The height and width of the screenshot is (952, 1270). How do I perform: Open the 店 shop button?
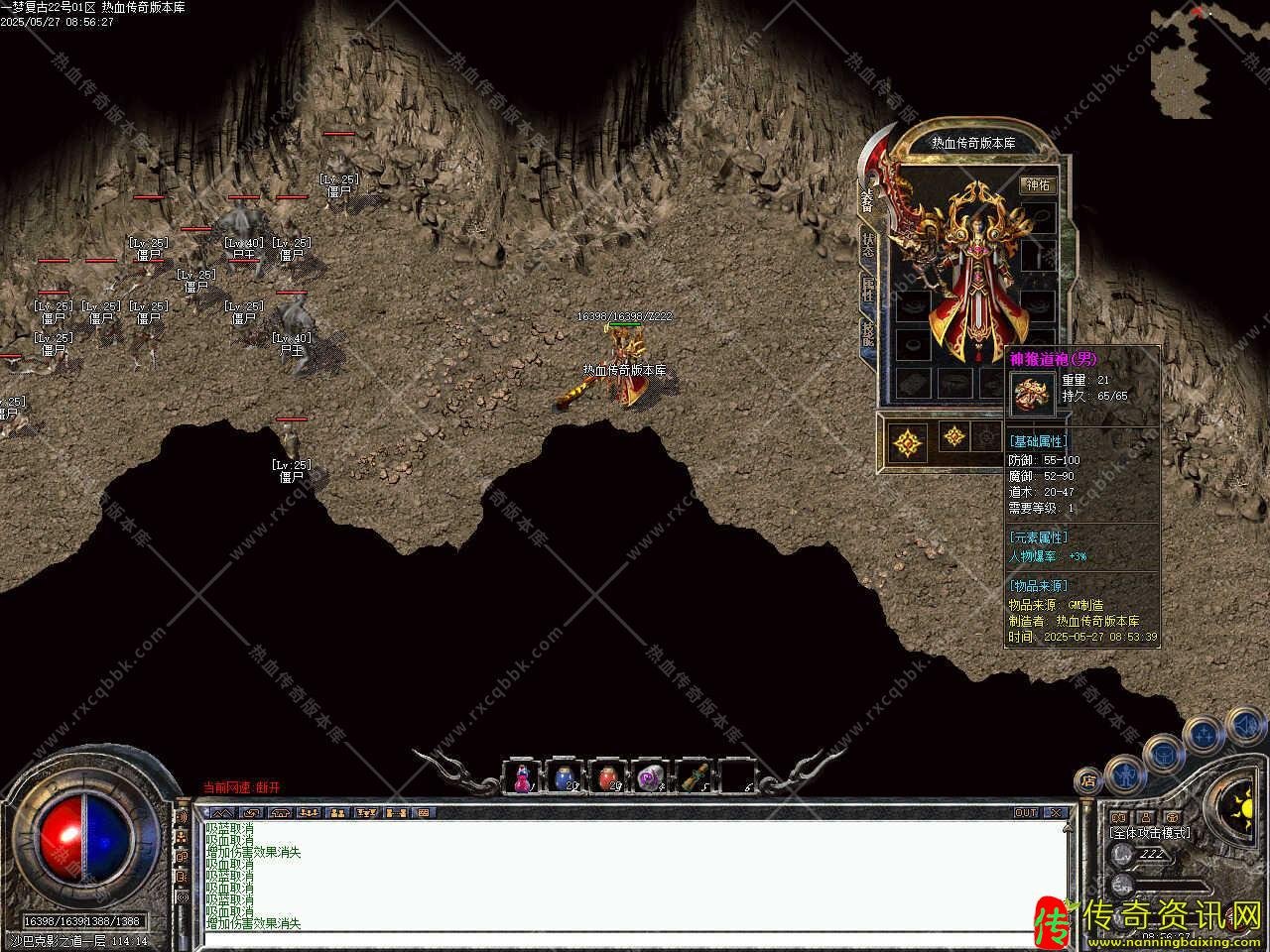tap(1087, 780)
